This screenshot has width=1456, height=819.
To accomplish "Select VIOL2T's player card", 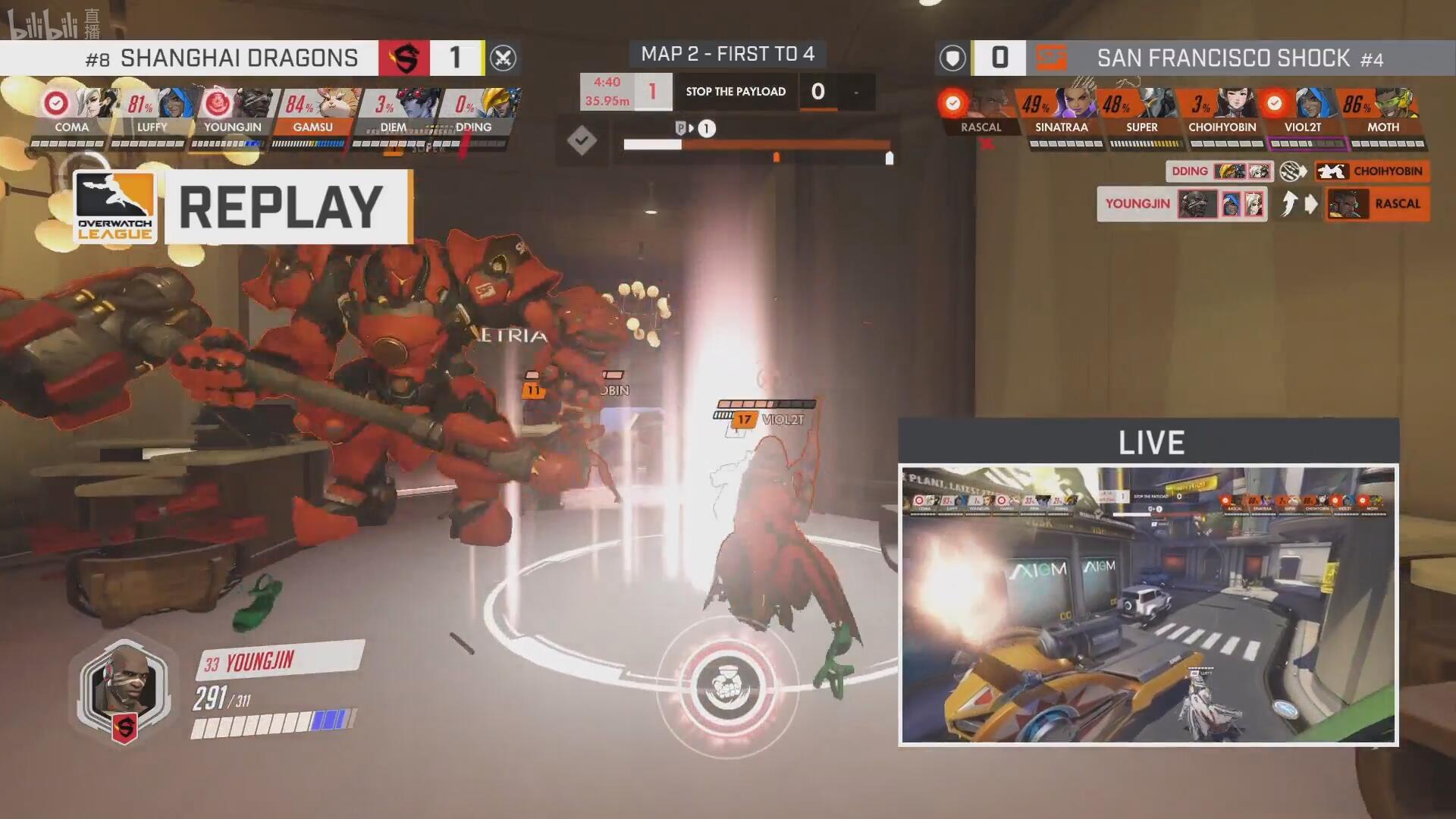I will (1302, 114).
